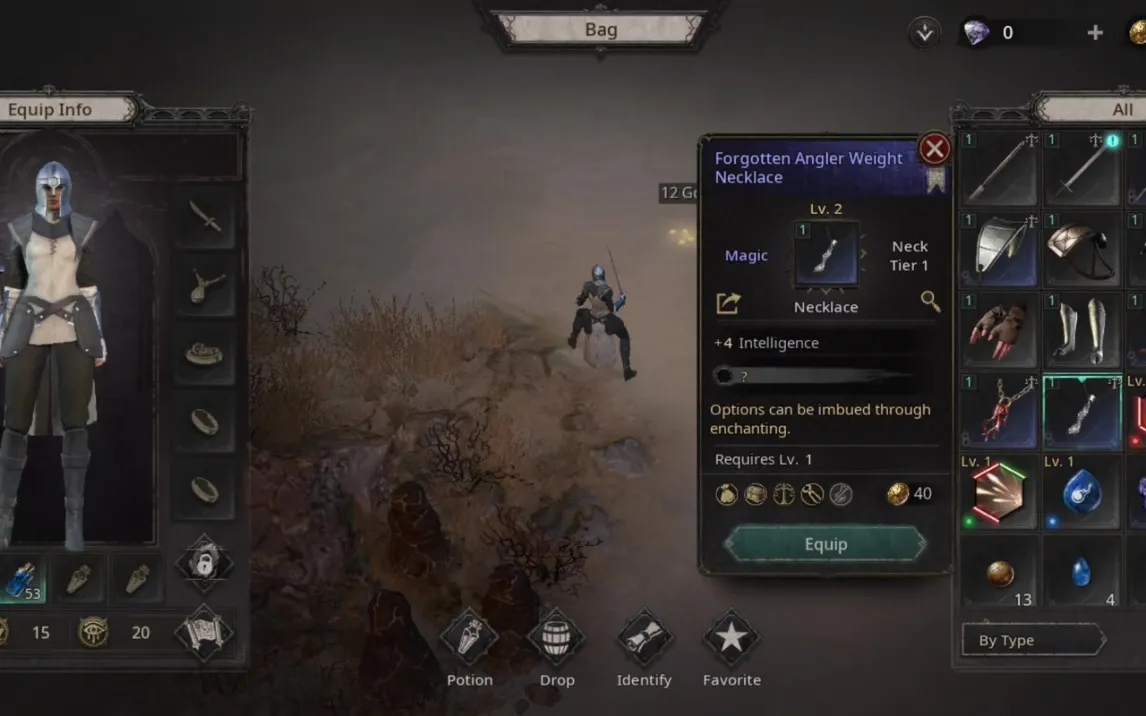Pick the blue gem skill slot
Viewport: 1146px width, 716px height.
click(x=1083, y=492)
